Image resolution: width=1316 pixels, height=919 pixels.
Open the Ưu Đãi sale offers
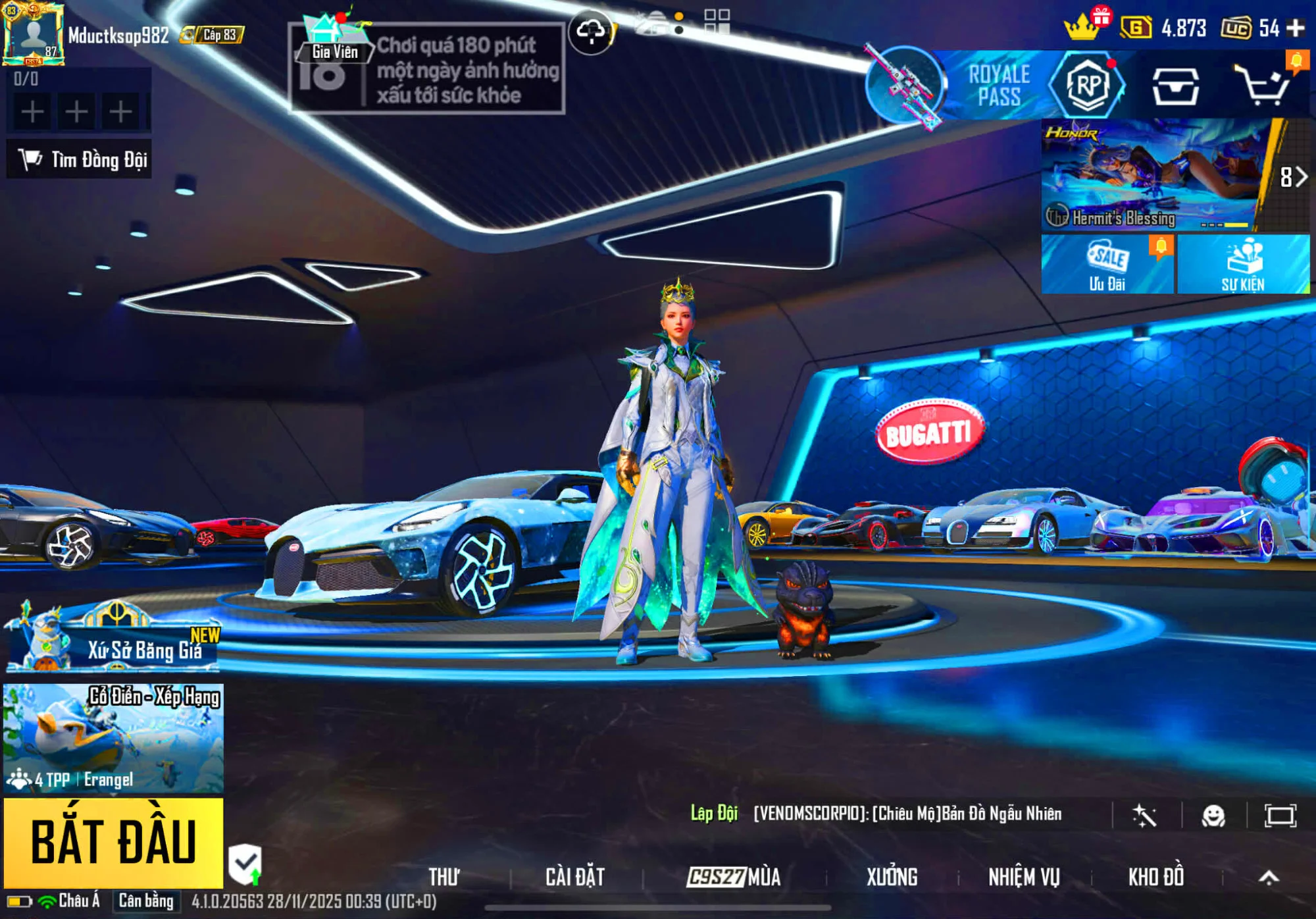[1107, 265]
